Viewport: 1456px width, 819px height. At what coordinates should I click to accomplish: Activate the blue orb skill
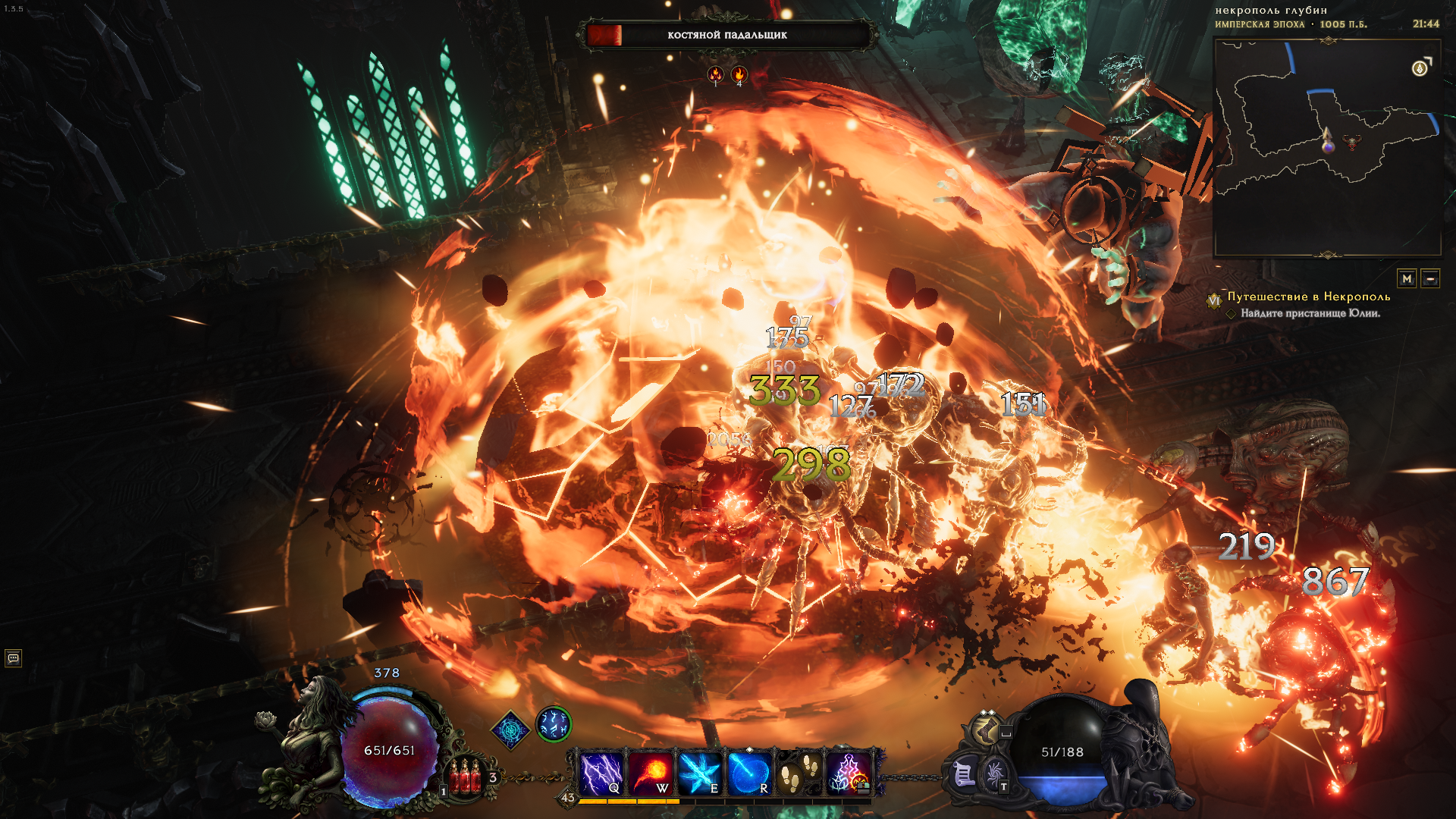click(749, 773)
